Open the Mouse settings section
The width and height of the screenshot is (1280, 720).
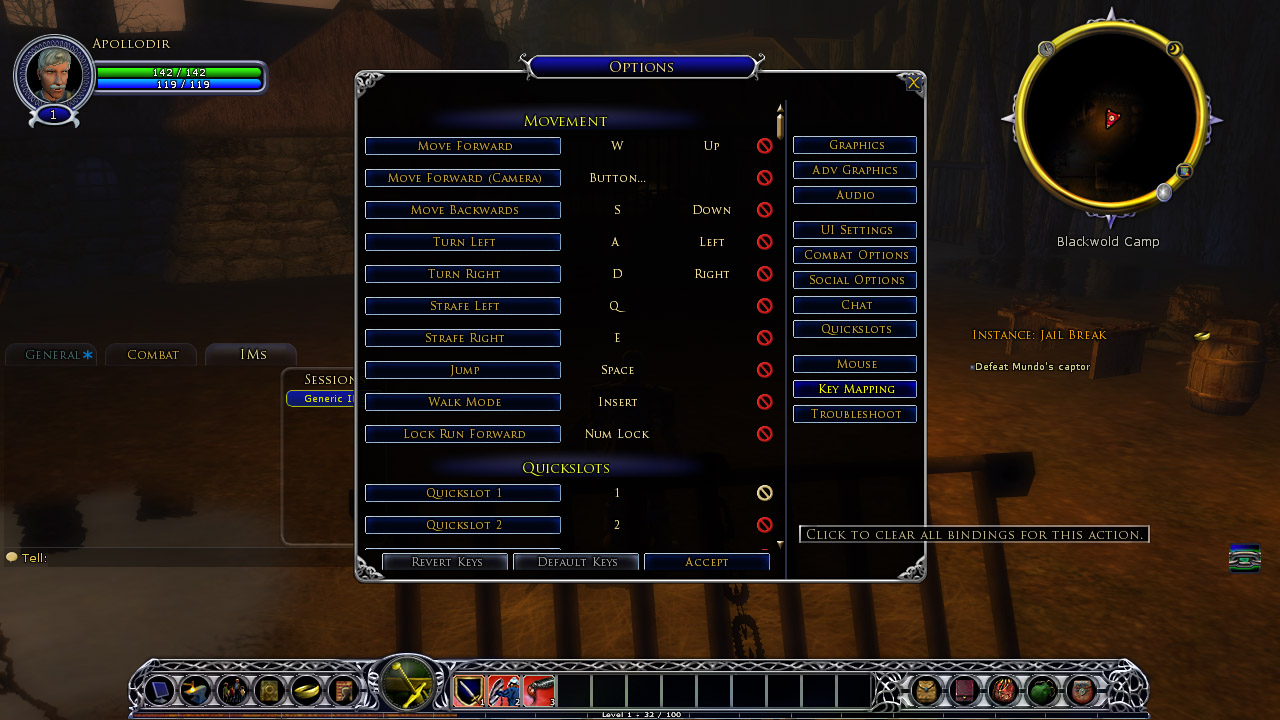[x=855, y=364]
